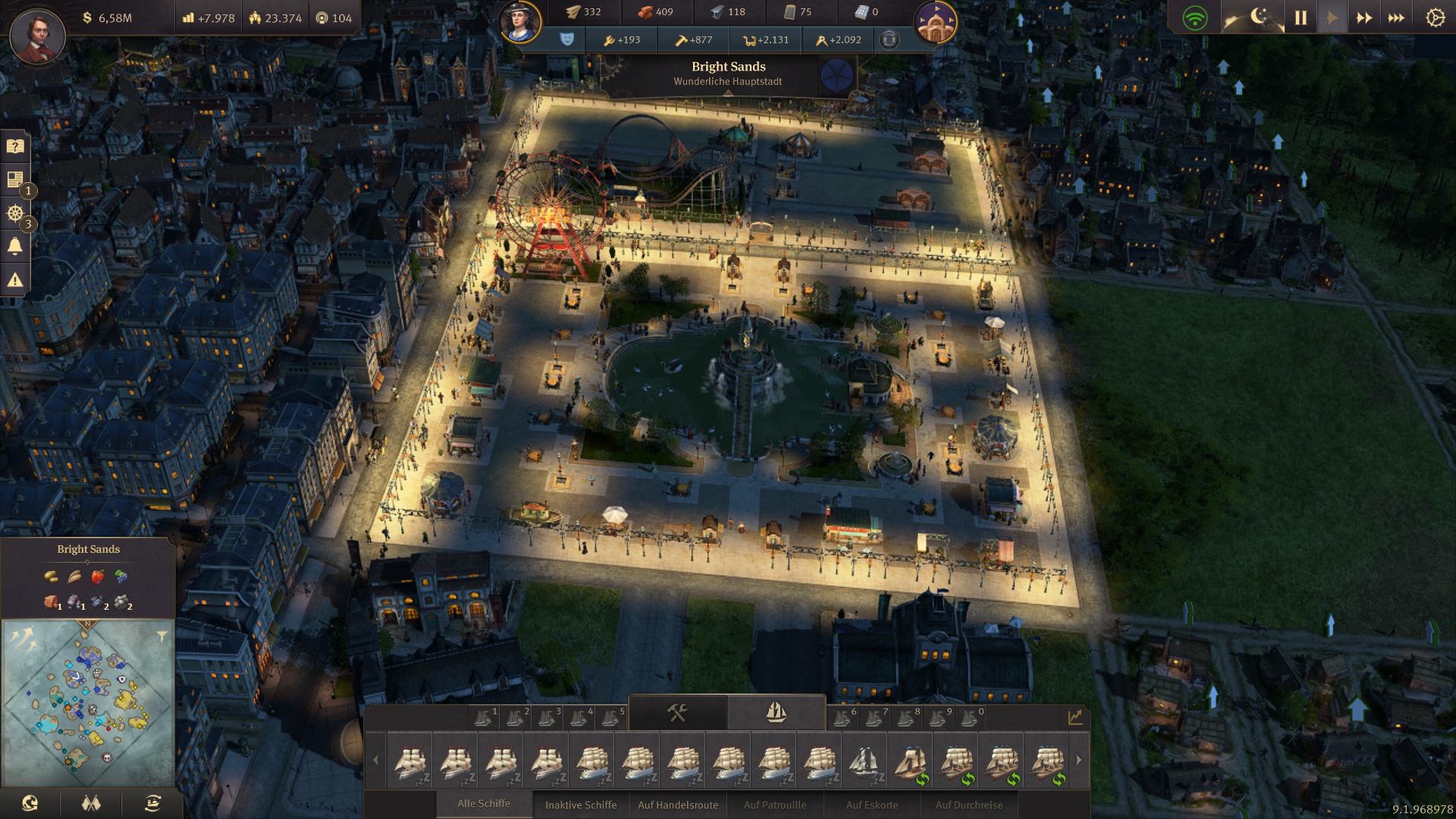
Task: Open the question mark help book
Action: [15, 146]
